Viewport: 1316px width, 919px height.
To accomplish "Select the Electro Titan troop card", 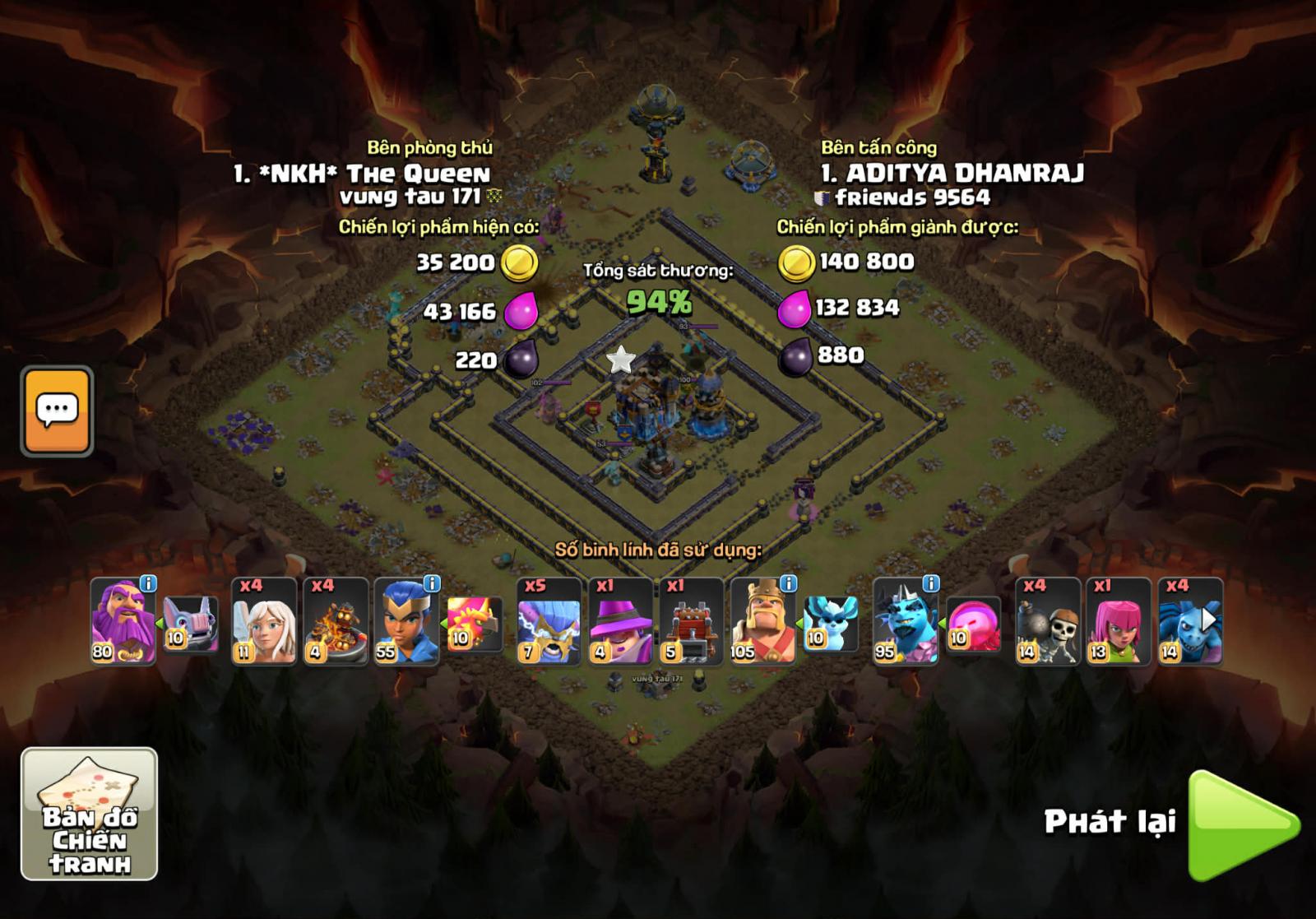I will click(x=549, y=622).
